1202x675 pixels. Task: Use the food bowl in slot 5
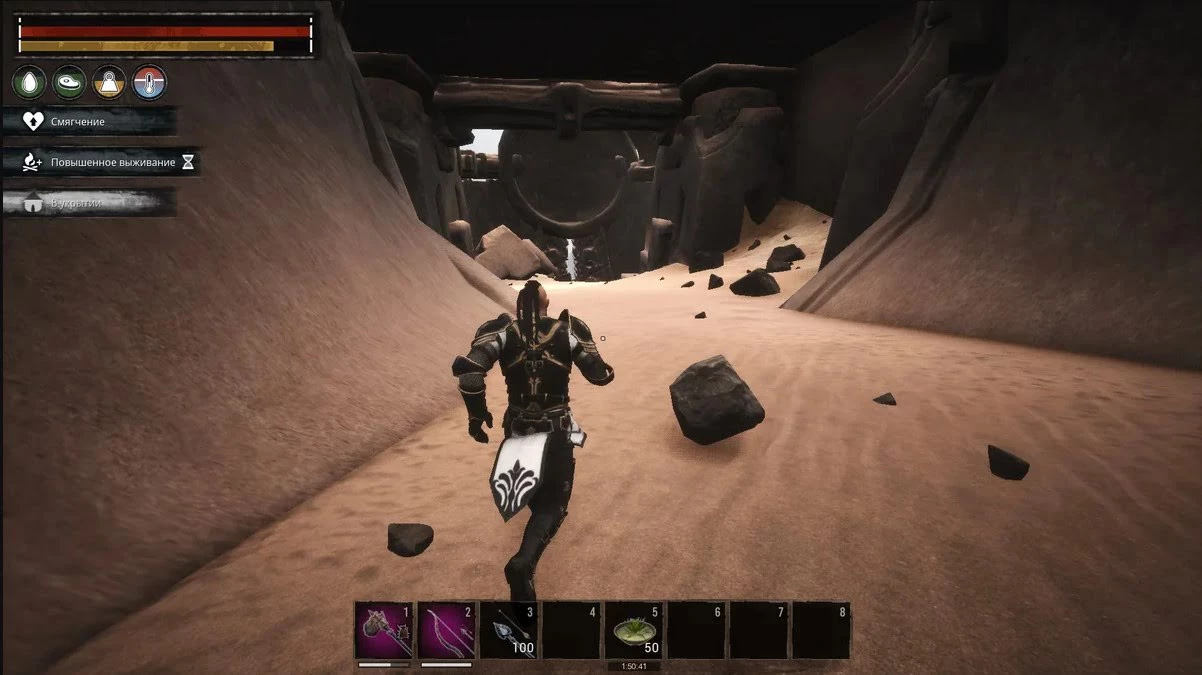pos(634,629)
